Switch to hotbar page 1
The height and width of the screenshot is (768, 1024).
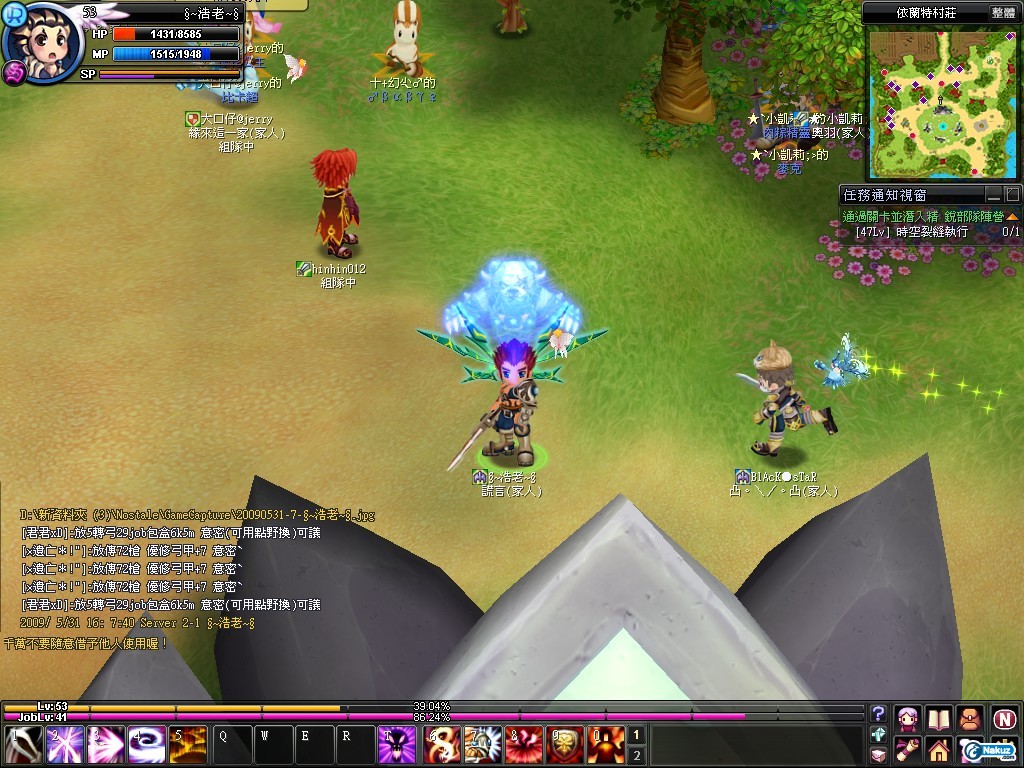point(634,735)
